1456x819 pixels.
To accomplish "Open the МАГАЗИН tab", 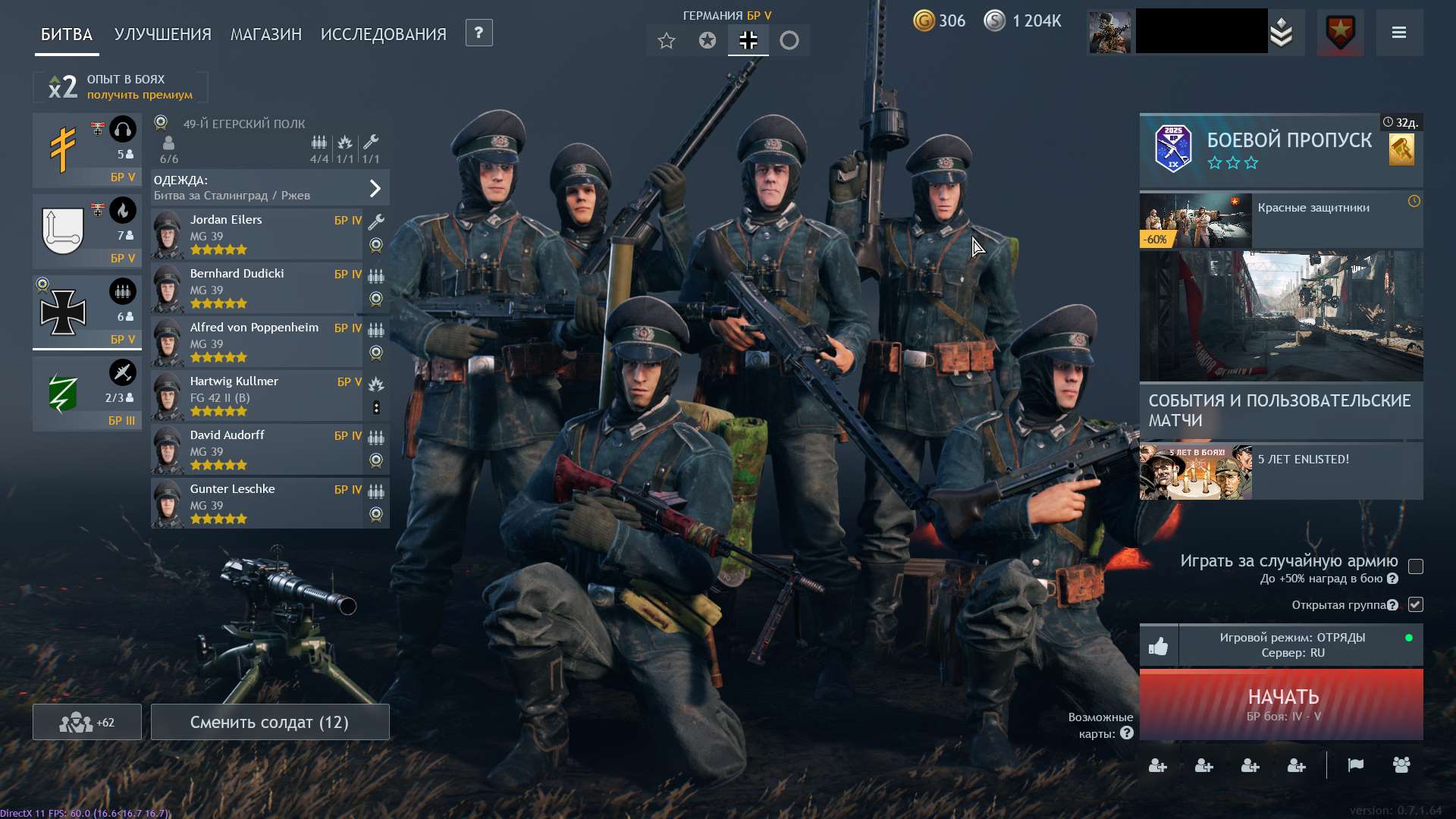I will [265, 34].
